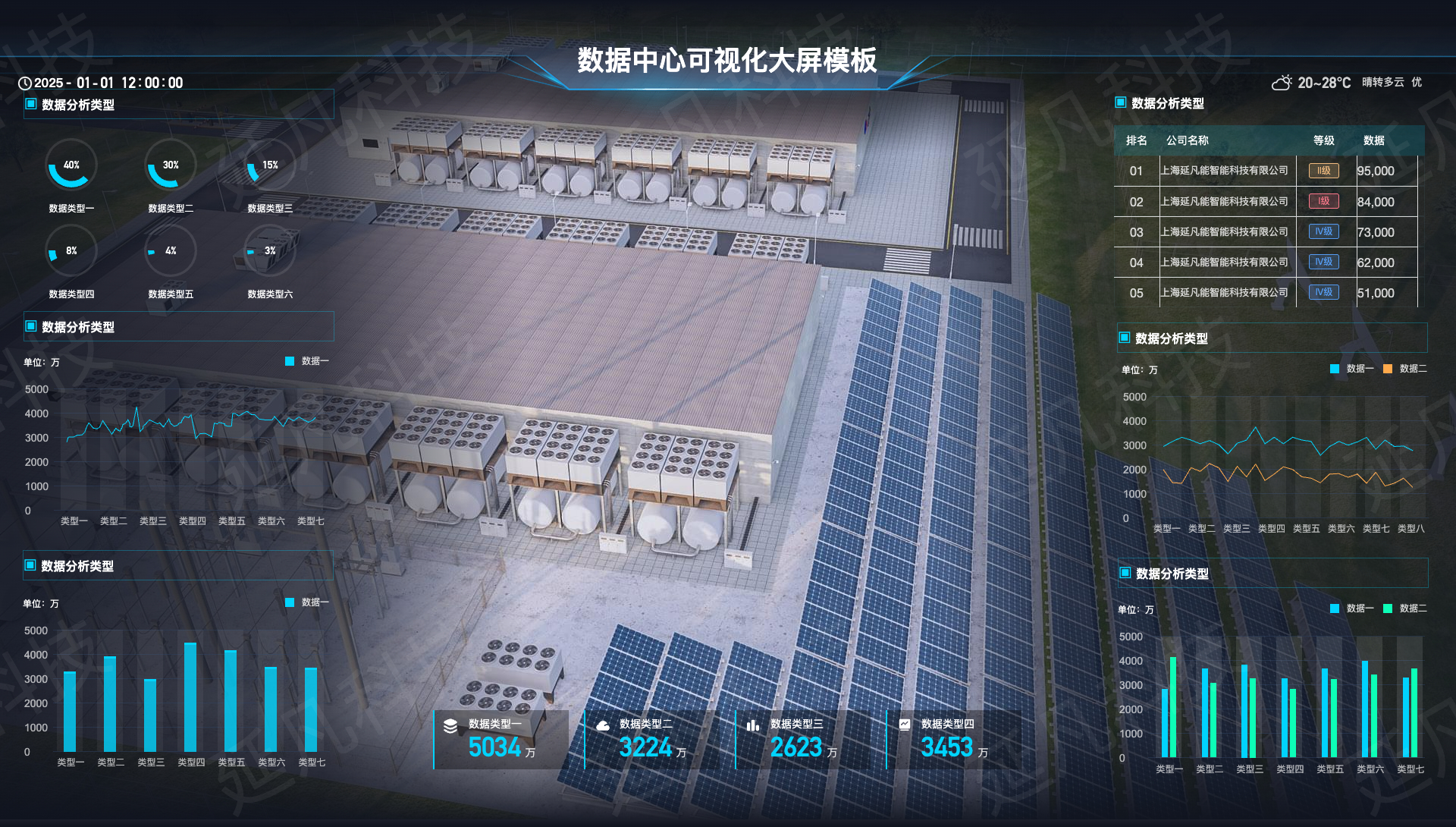Toggle the green 数据二 legend entry
Screen dimensions: 1456x827
[1404, 608]
